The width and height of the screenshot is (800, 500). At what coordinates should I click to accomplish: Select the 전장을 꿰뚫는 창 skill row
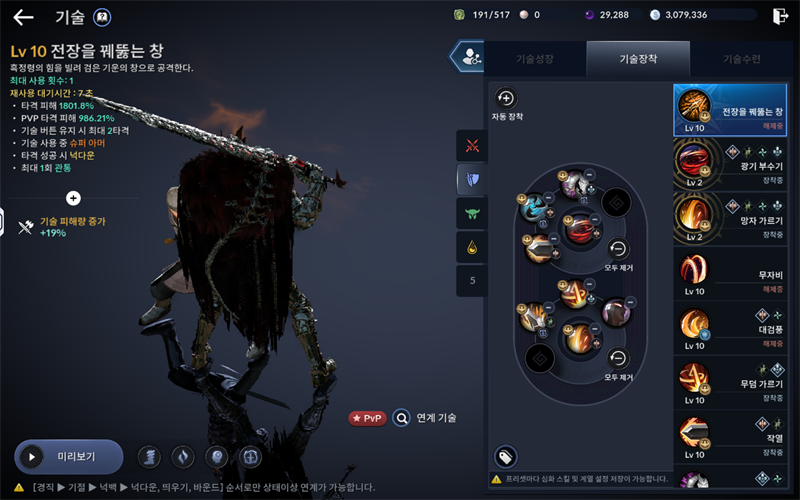pos(730,110)
